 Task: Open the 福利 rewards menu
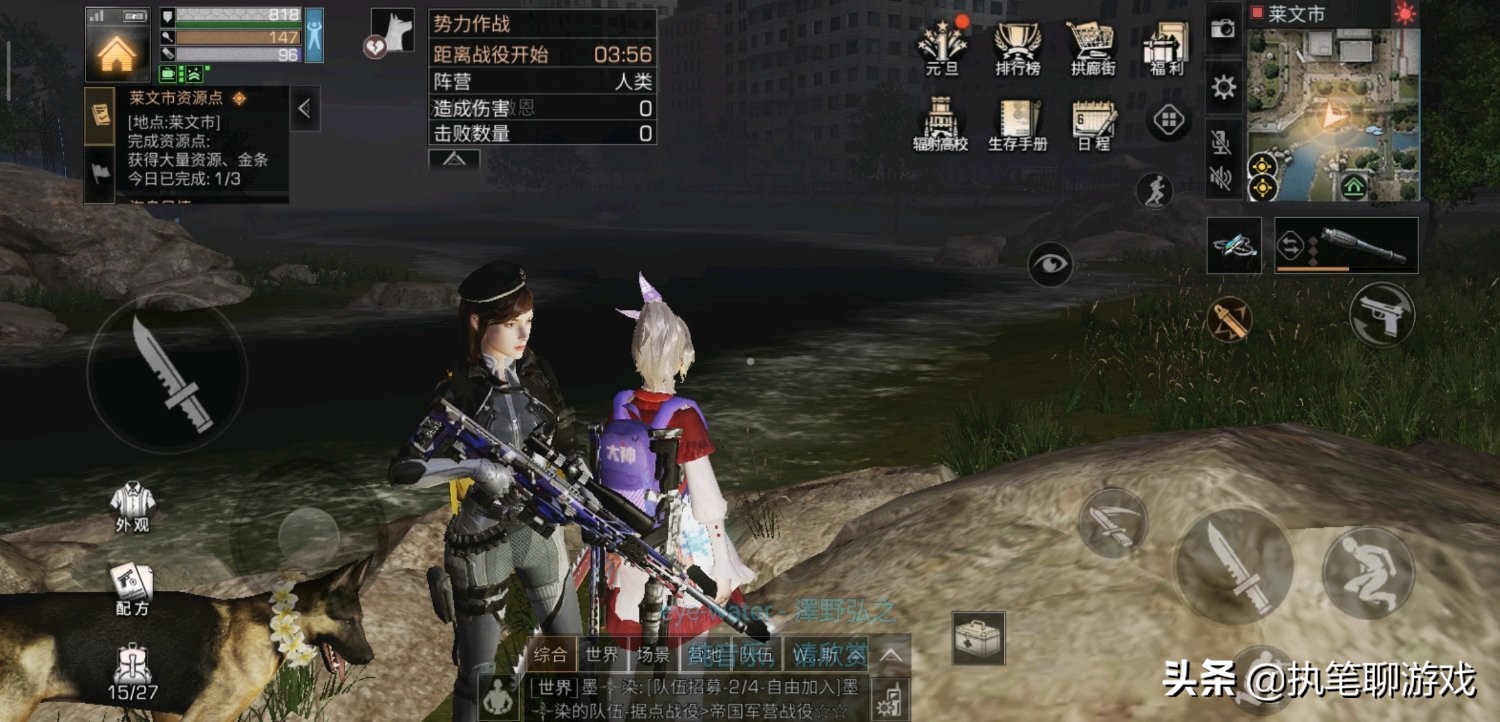click(1166, 45)
